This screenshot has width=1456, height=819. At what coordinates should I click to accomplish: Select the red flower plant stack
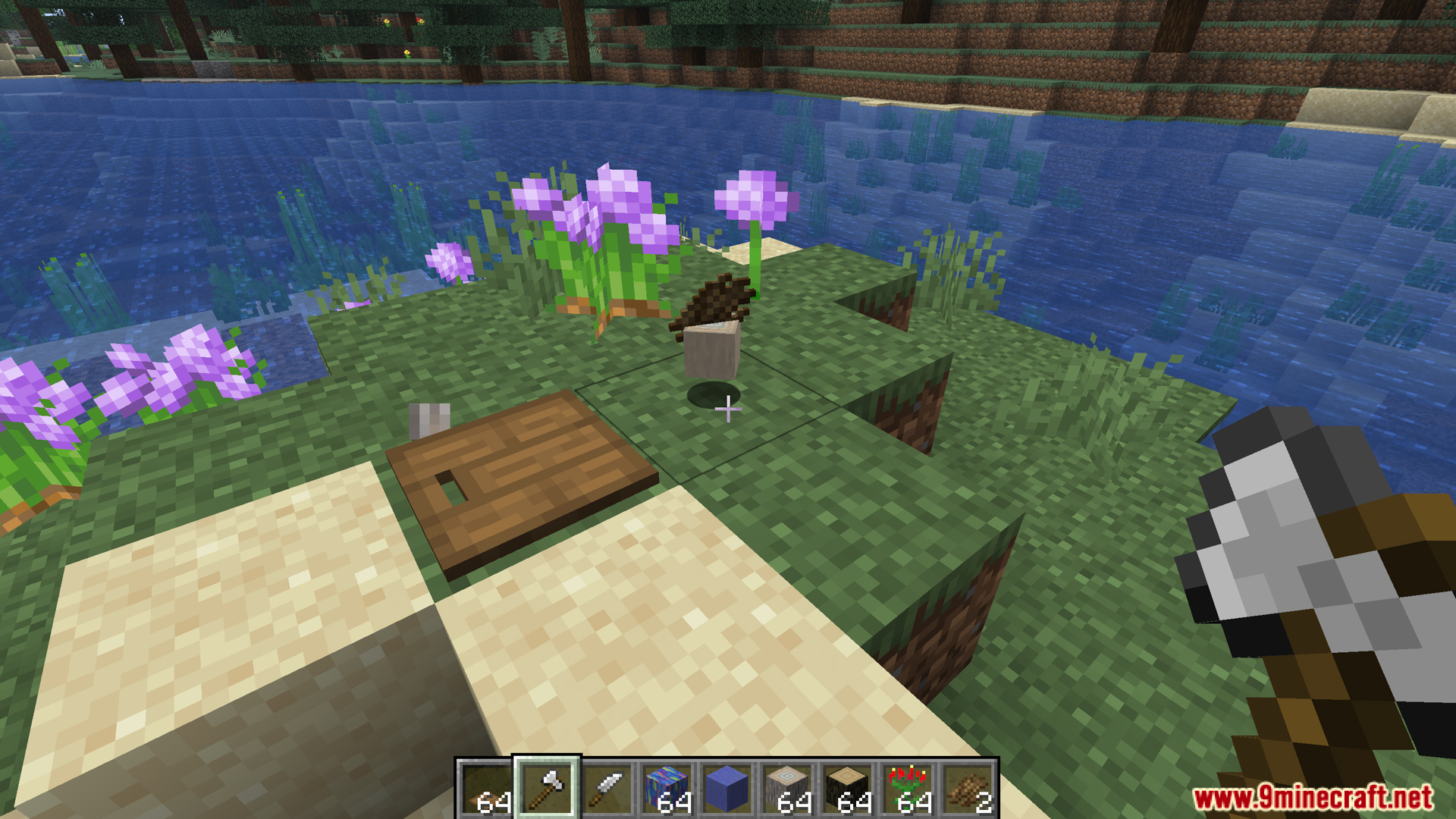tap(908, 789)
